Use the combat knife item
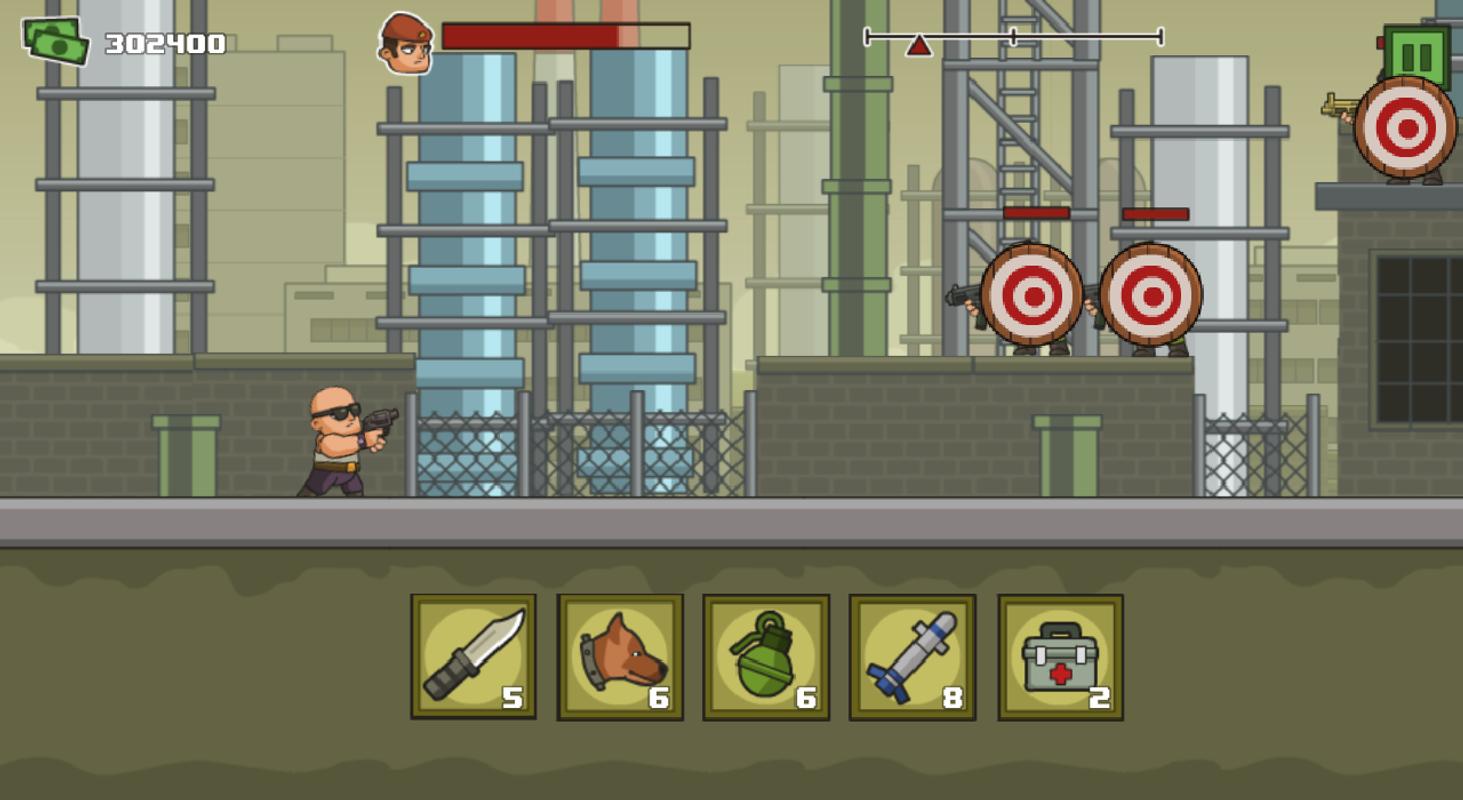This screenshot has width=1463, height=800. coord(473,657)
